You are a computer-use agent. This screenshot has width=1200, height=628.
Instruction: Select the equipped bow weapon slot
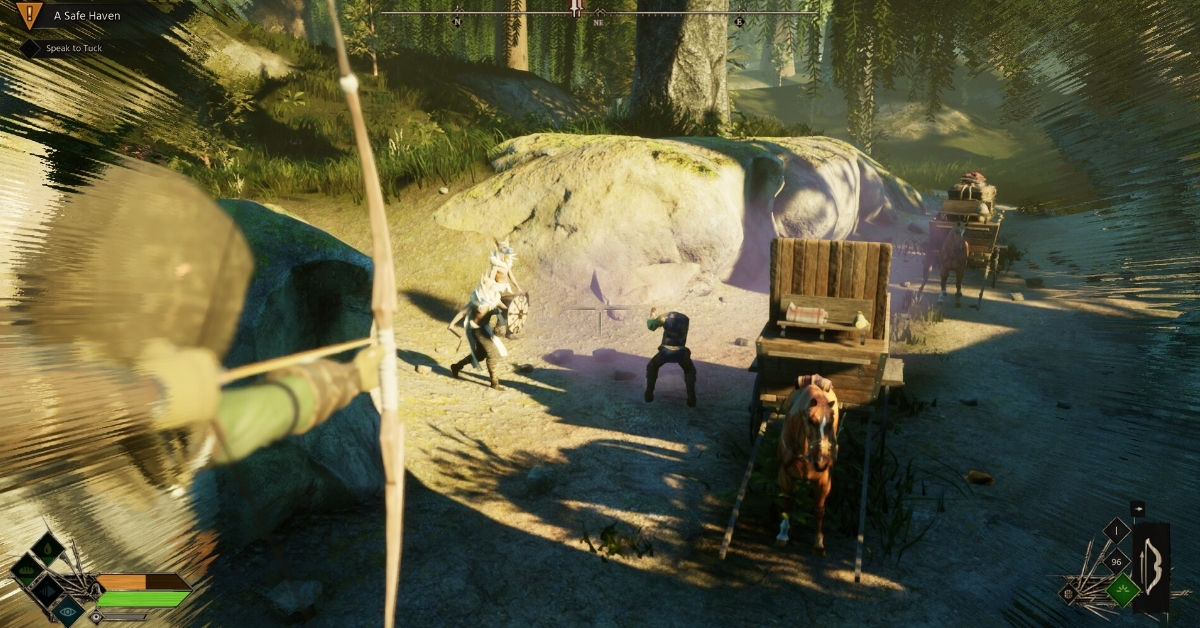coord(1151,566)
